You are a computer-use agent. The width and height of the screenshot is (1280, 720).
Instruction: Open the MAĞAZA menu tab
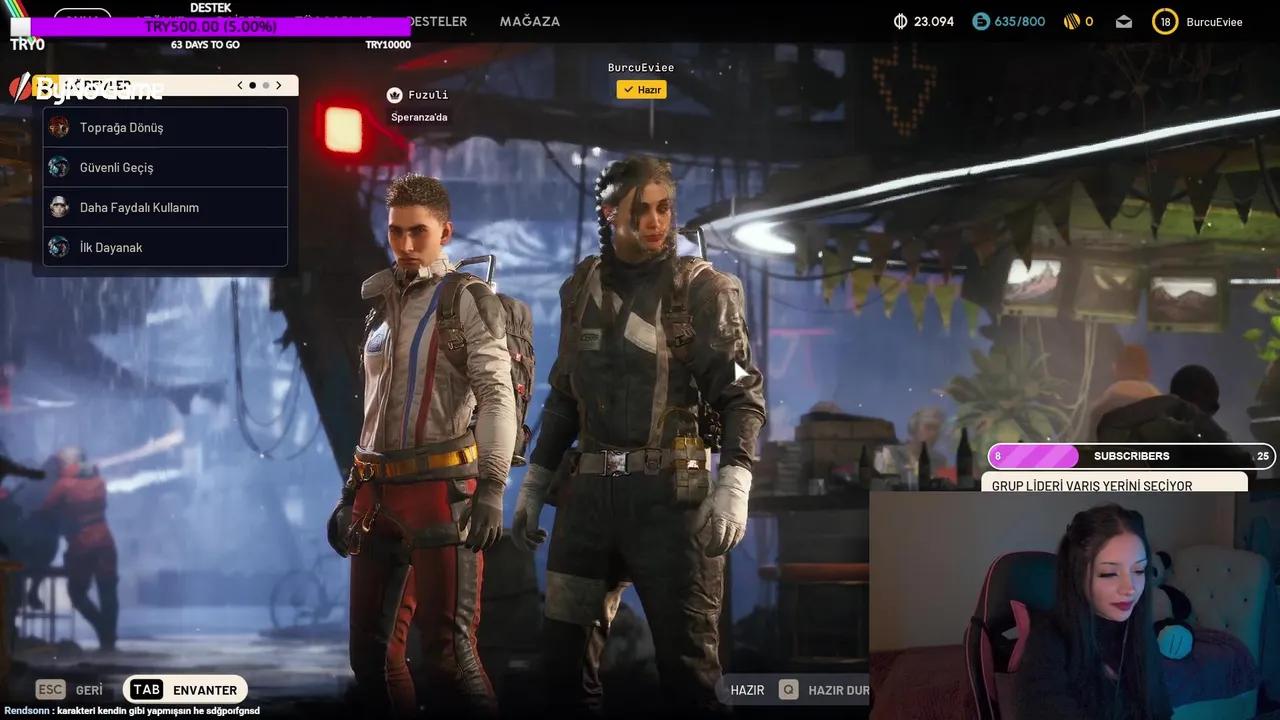tap(530, 21)
